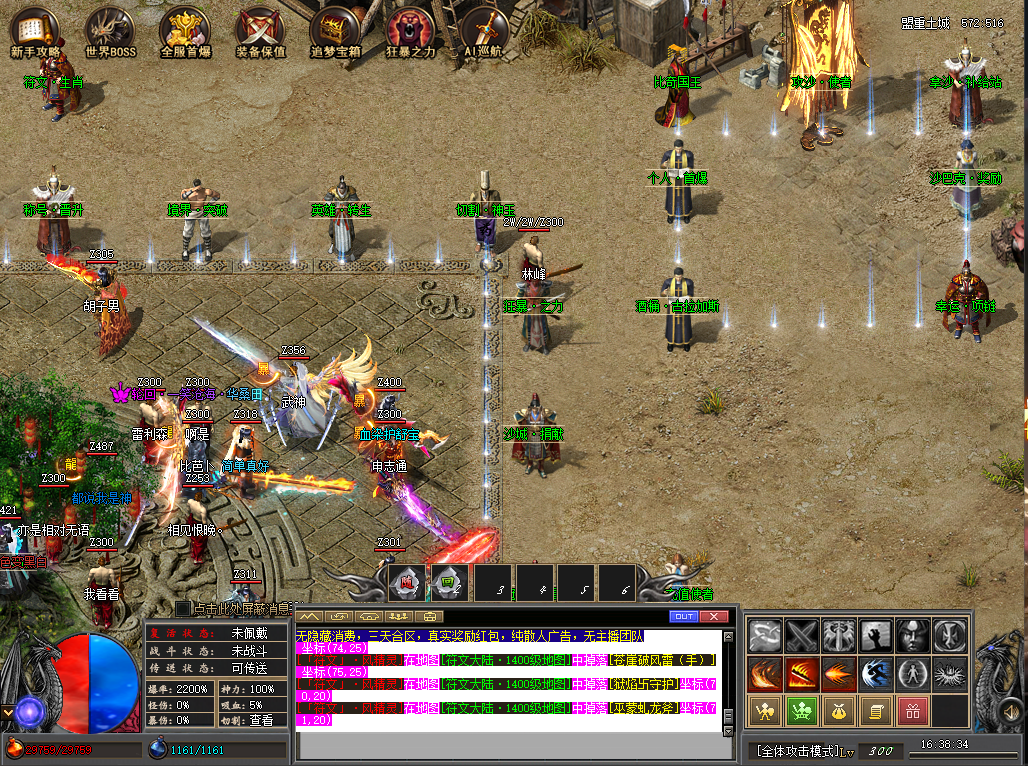This screenshot has height=766, width=1028.
Task: Open the yellow scroll button
Action: coord(876,711)
